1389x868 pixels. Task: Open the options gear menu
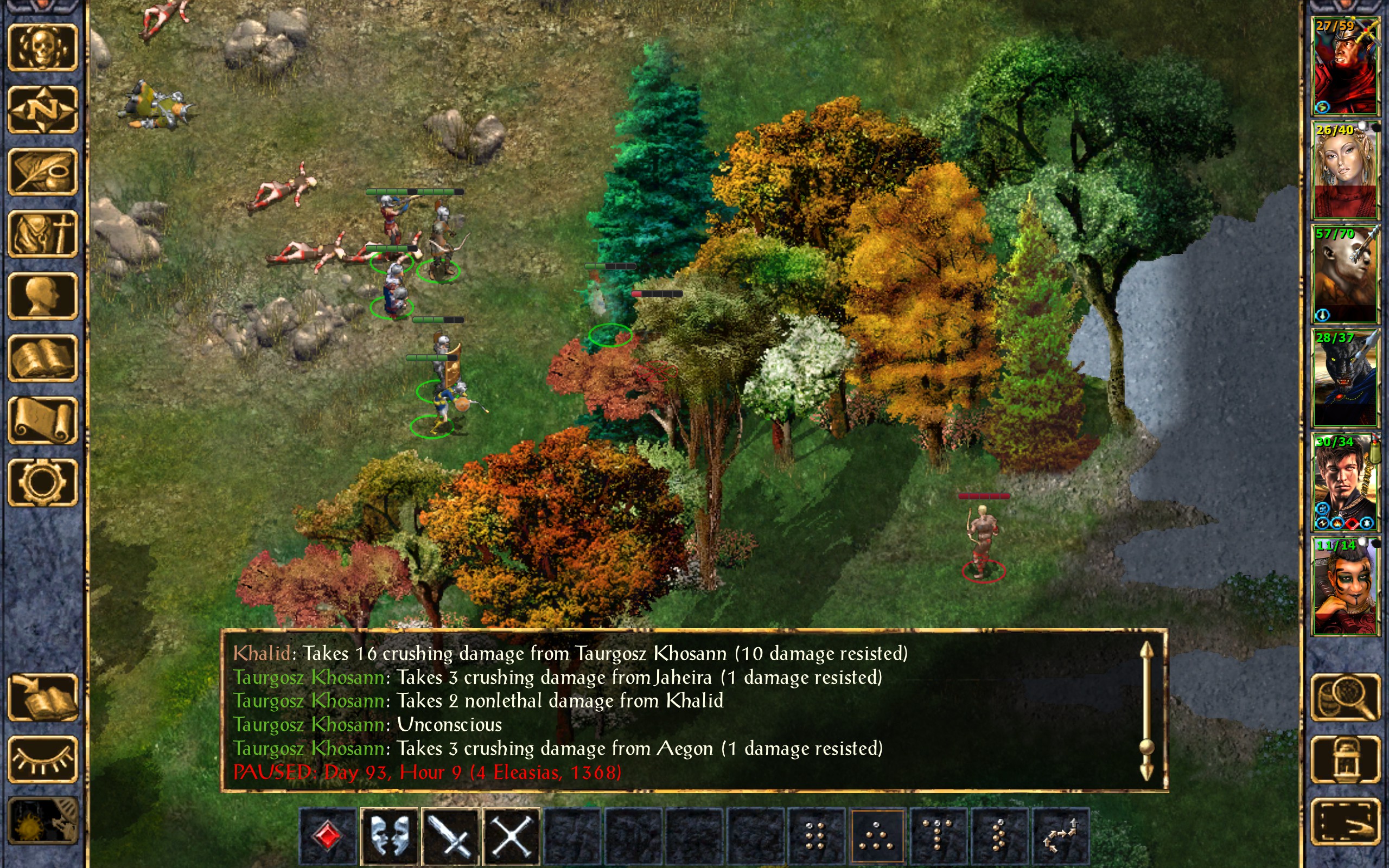coord(42,482)
